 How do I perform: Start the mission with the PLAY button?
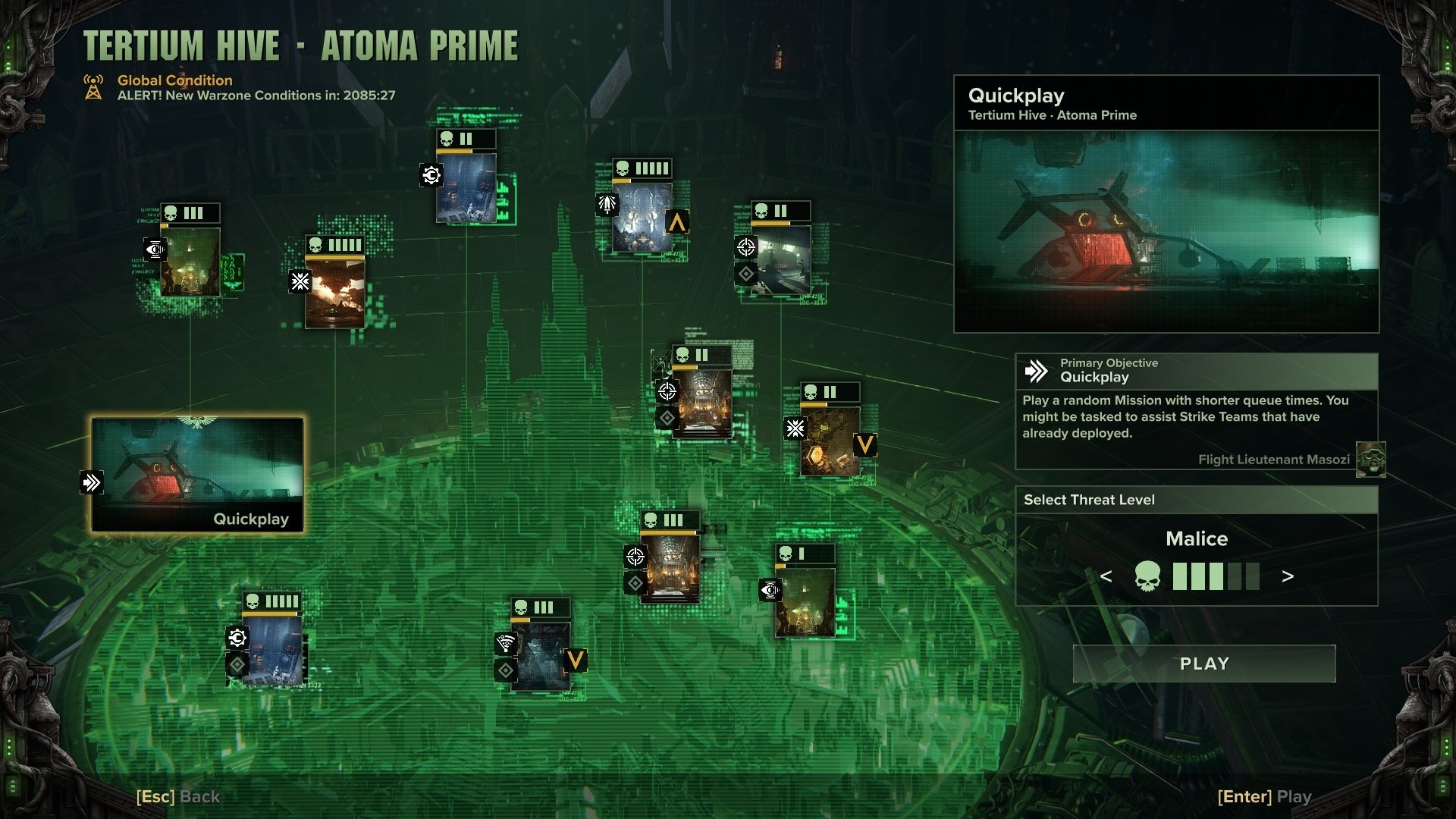pyautogui.click(x=1204, y=664)
